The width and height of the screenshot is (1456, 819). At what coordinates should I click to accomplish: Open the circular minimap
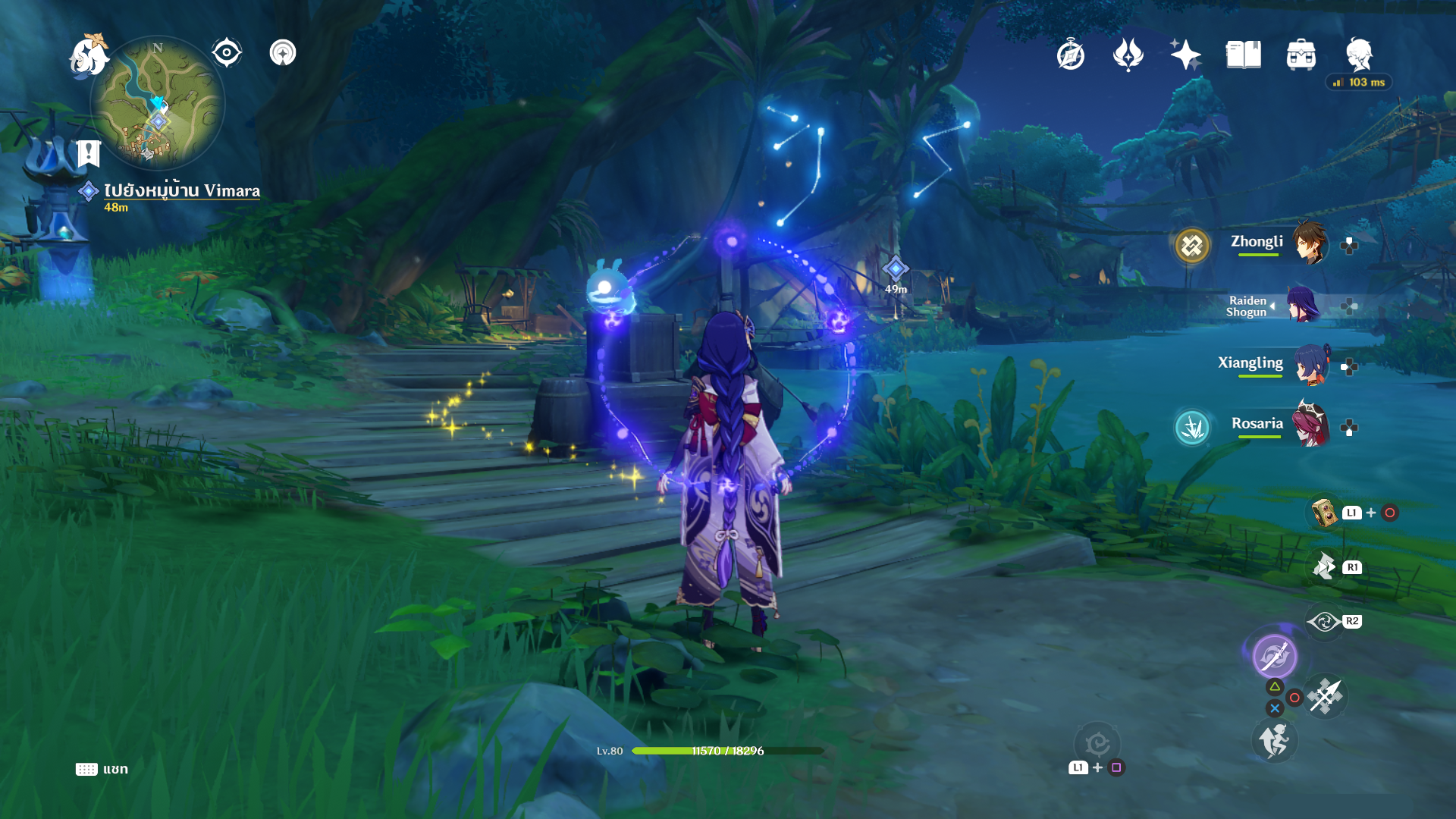158,102
